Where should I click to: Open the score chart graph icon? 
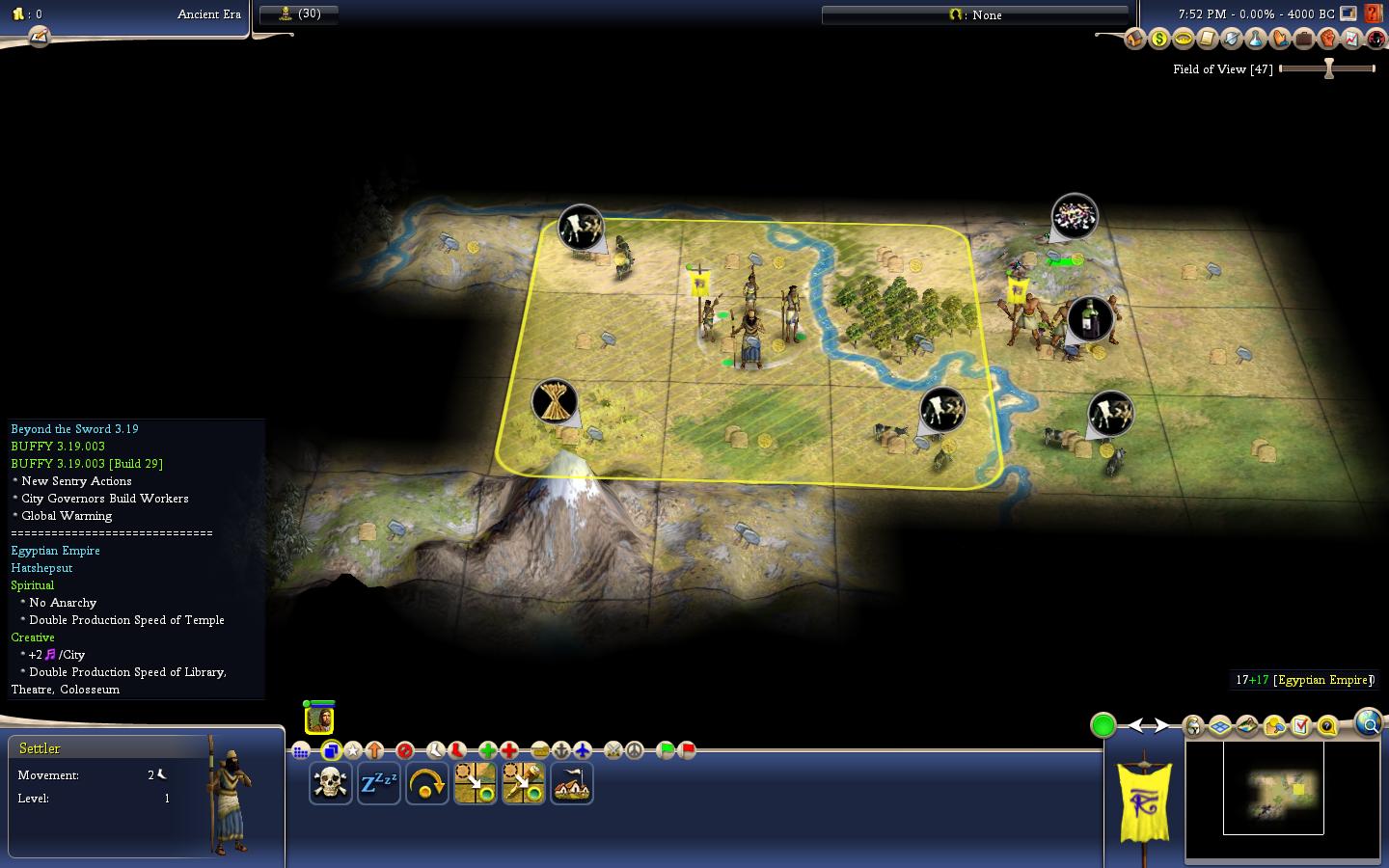pyautogui.click(x=1351, y=39)
